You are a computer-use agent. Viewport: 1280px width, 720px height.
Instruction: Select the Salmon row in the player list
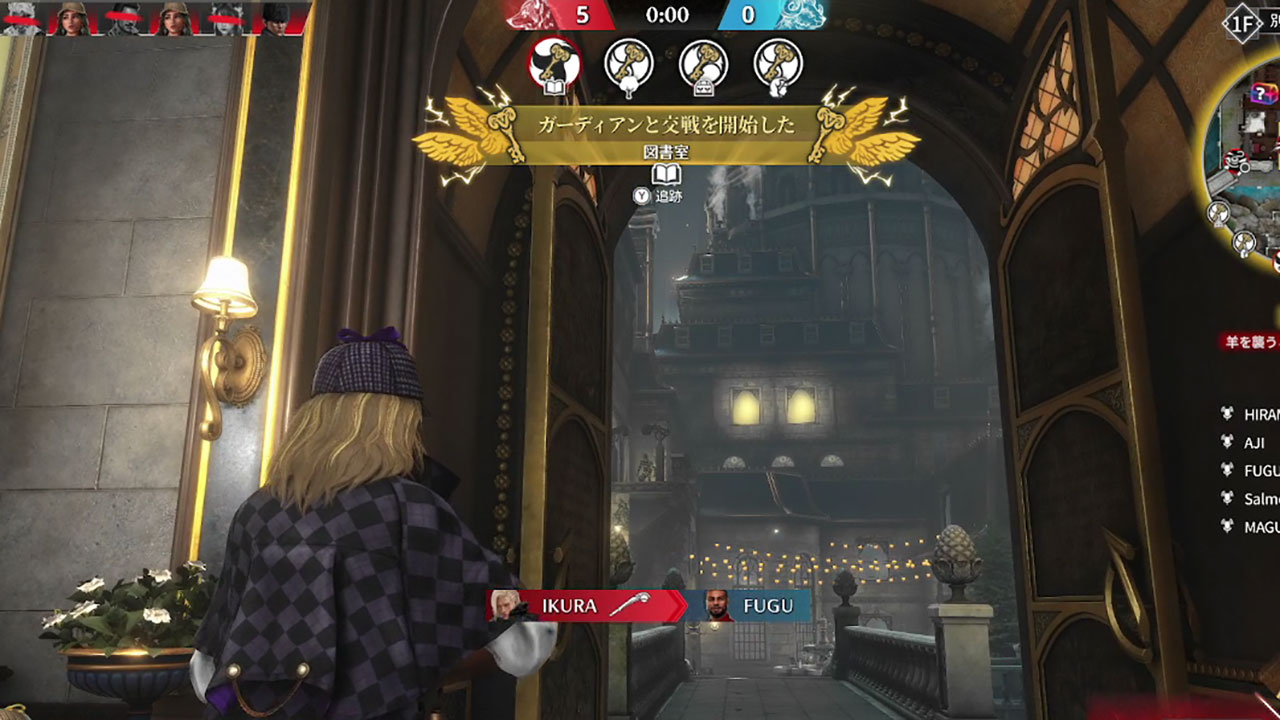point(1258,498)
